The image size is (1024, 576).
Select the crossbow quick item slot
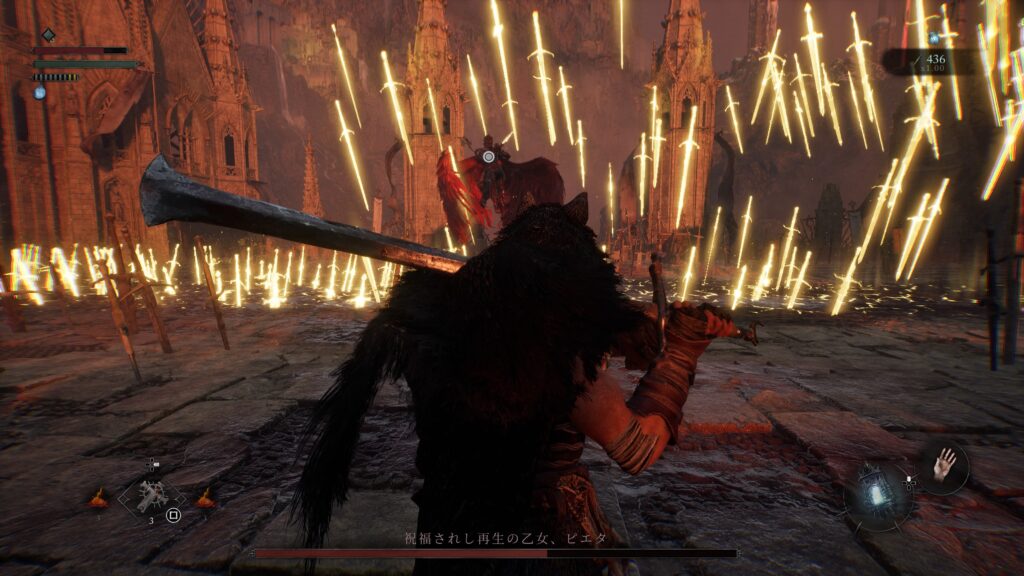[x=153, y=496]
